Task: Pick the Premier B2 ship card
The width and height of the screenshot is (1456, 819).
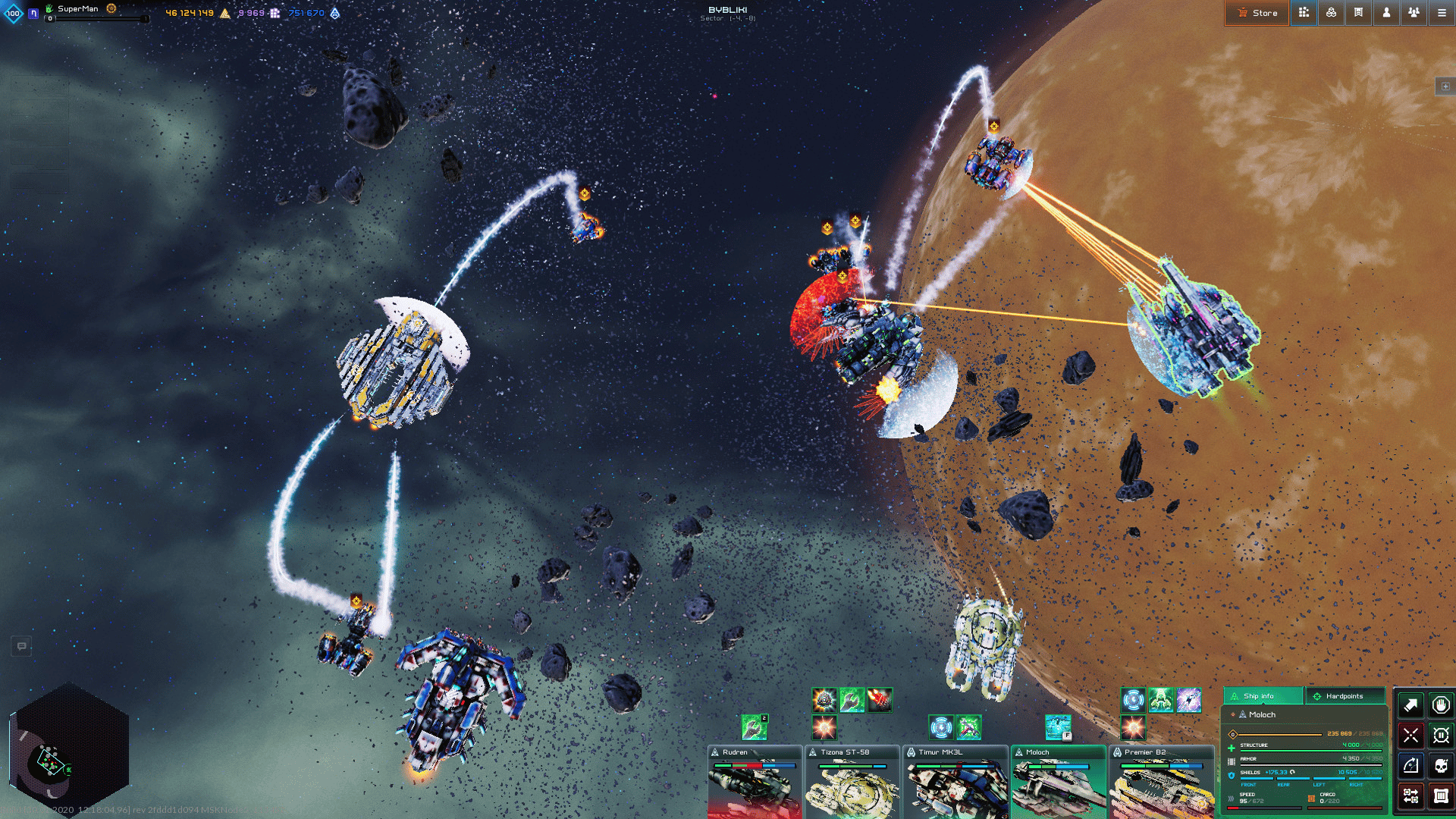Action: (1161, 783)
